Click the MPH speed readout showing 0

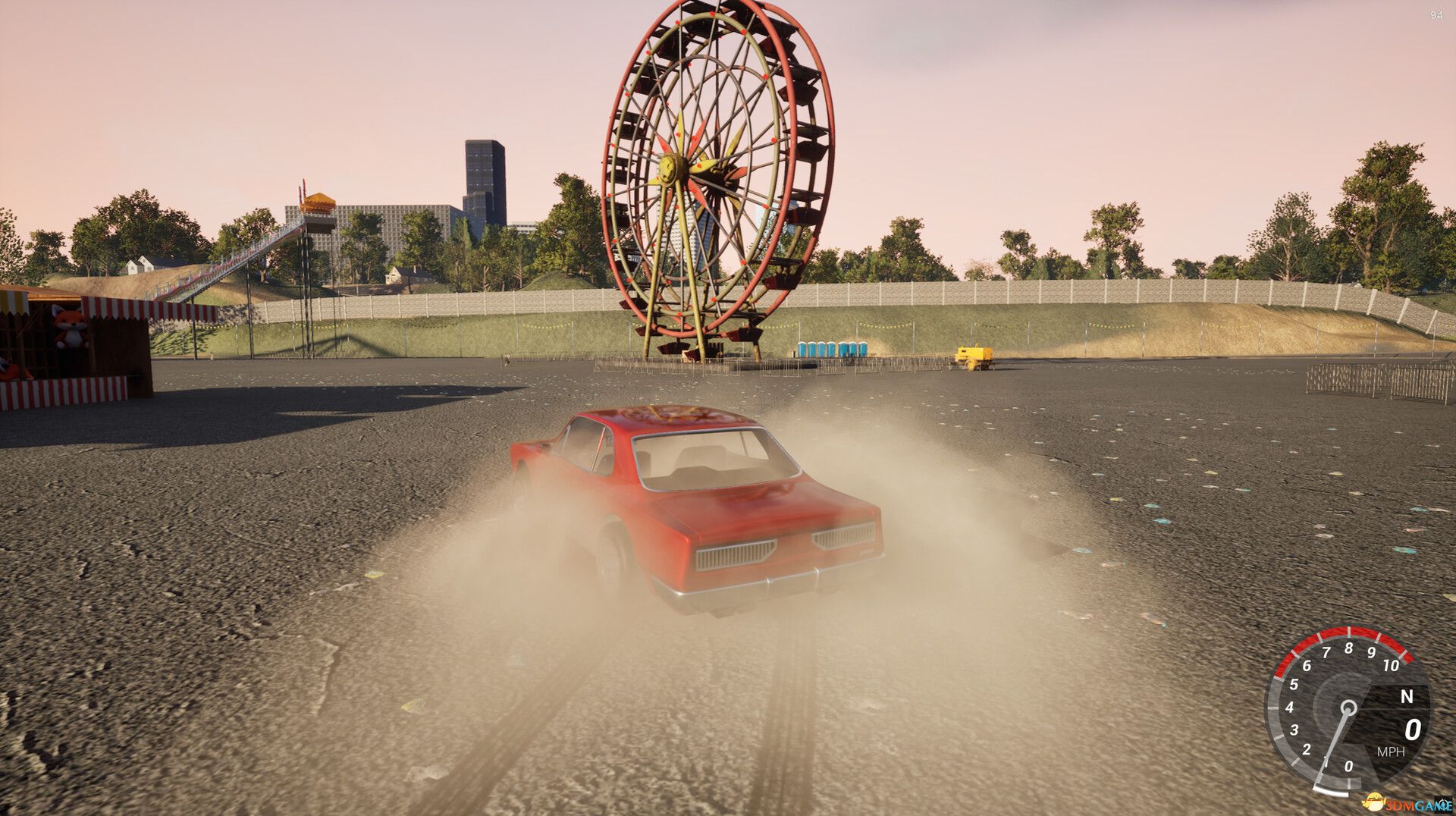tap(1412, 730)
